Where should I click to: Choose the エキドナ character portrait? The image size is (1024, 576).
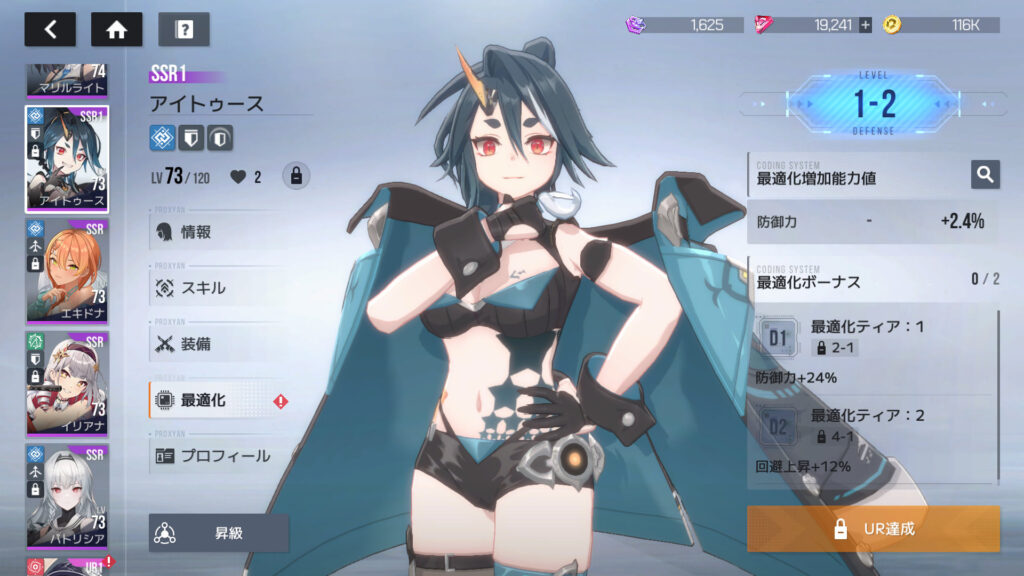pos(67,271)
